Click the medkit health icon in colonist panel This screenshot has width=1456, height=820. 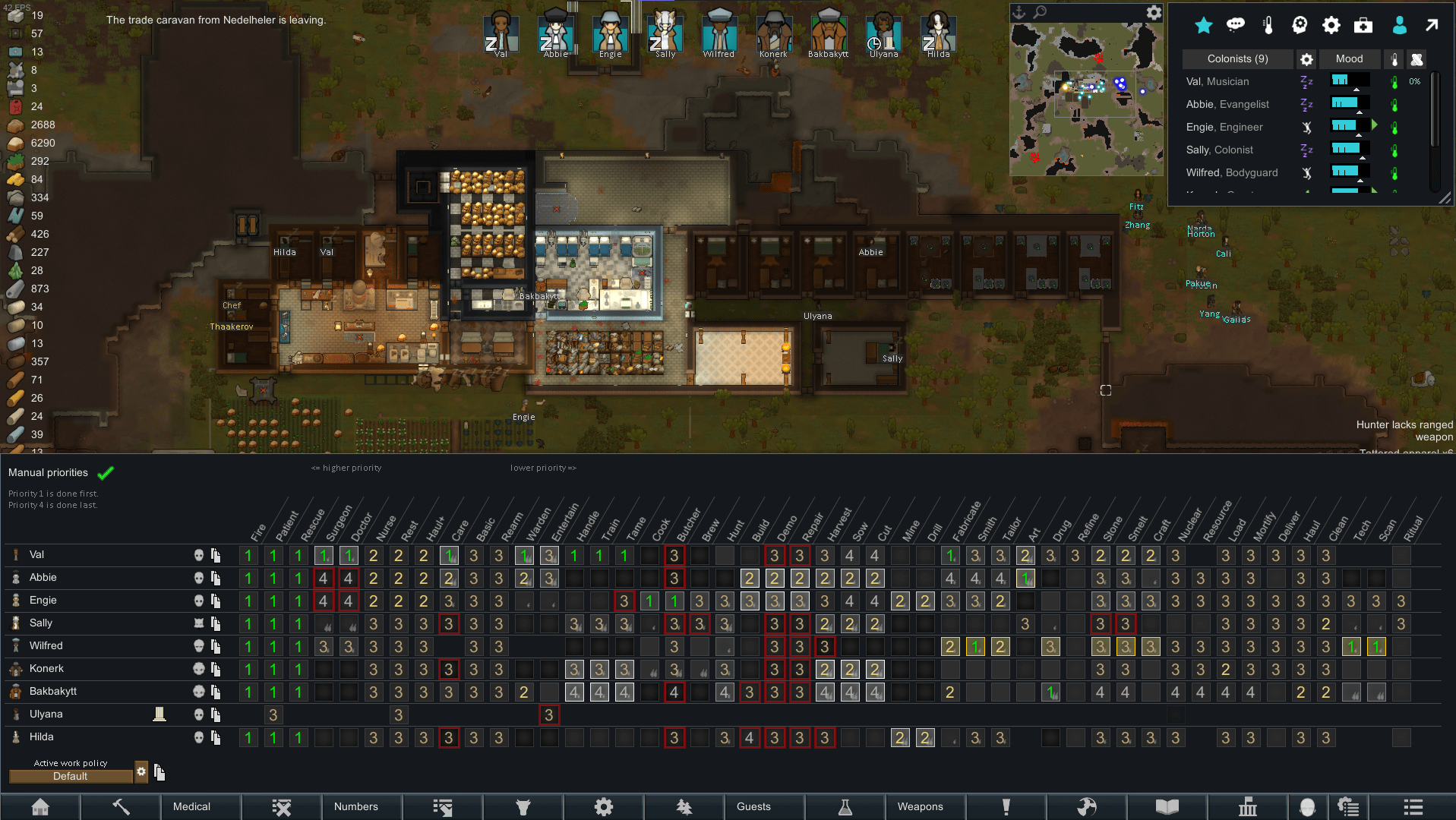coord(1363,25)
